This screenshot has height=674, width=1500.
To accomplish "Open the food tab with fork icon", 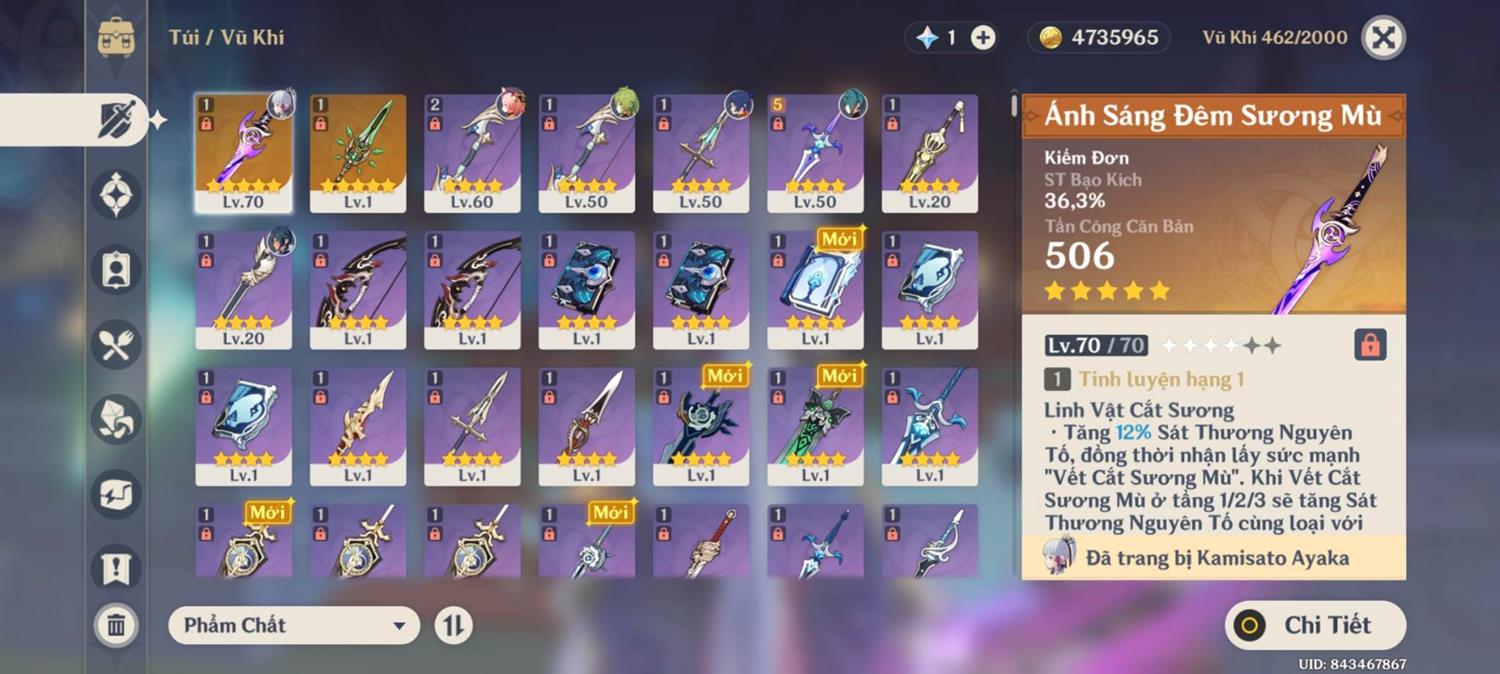I will [116, 345].
